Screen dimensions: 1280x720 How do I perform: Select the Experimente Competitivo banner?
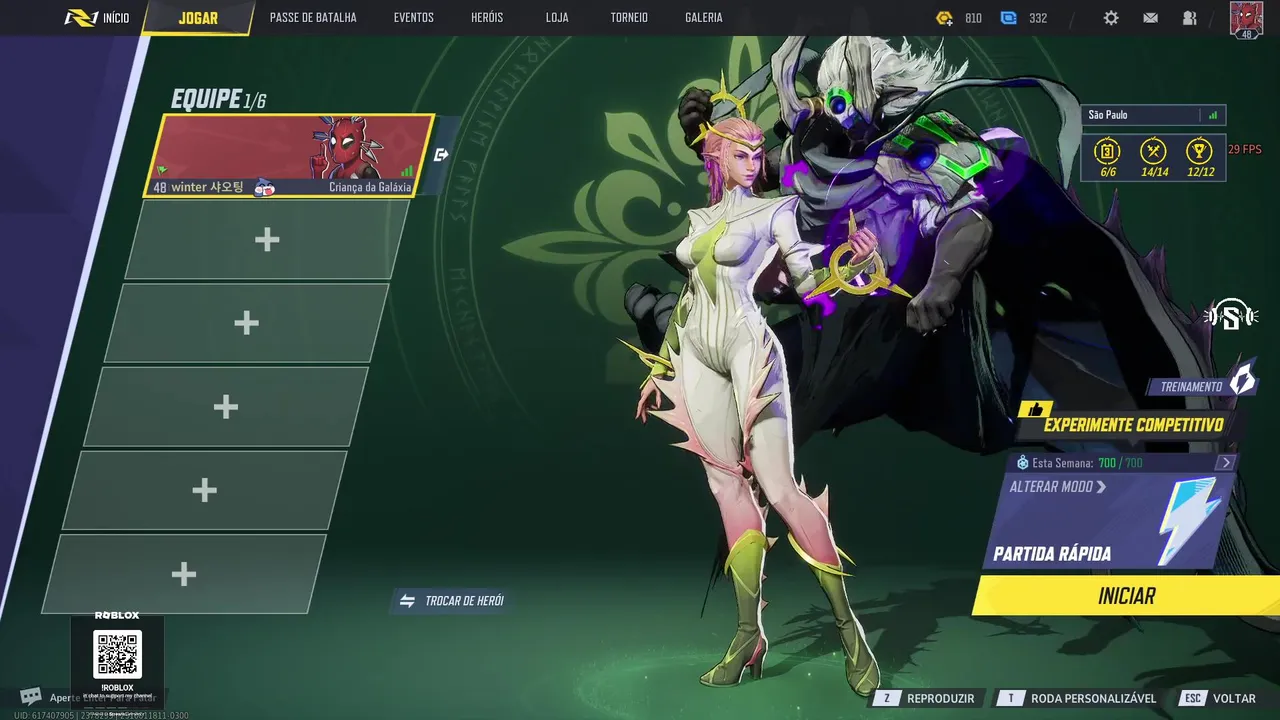coord(1132,425)
